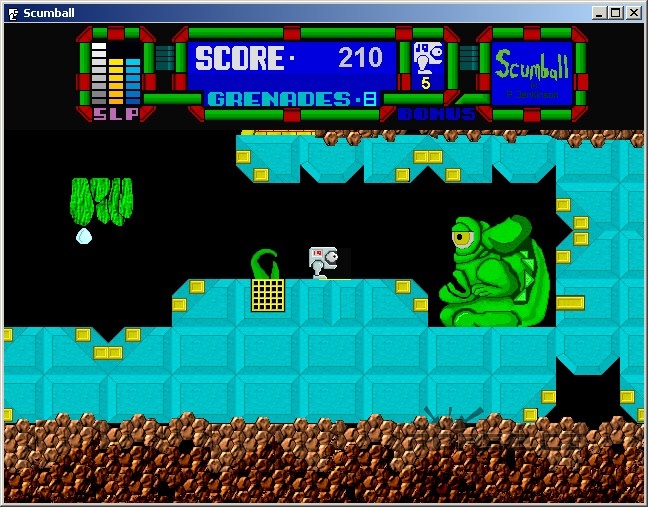Viewport: 648px width, 507px height.
Task: Minimize the Scumball window
Action: [599, 12]
